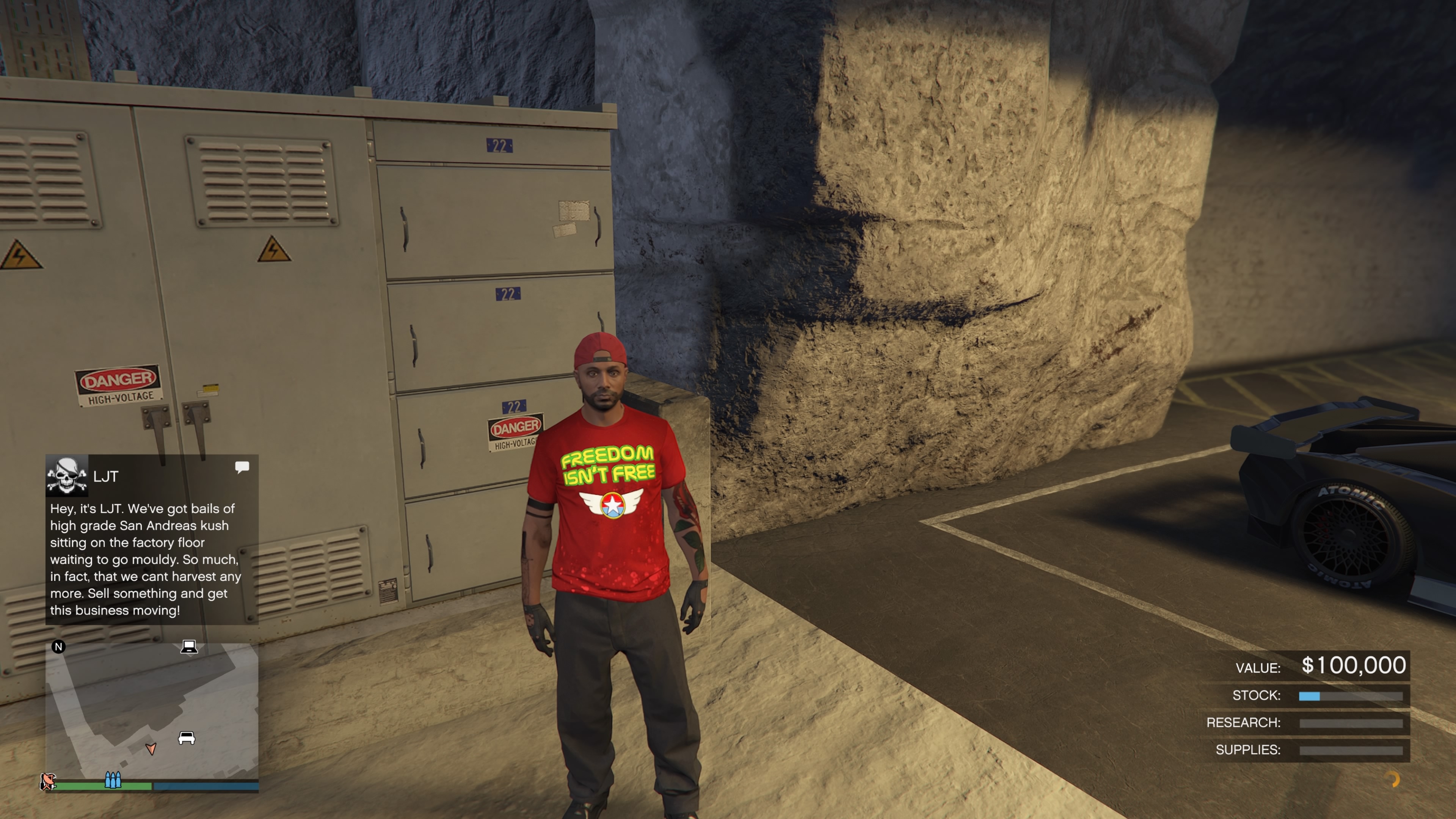Click LJT's skull contact avatar
This screenshot has height=819, width=1456.
pyautogui.click(x=67, y=476)
